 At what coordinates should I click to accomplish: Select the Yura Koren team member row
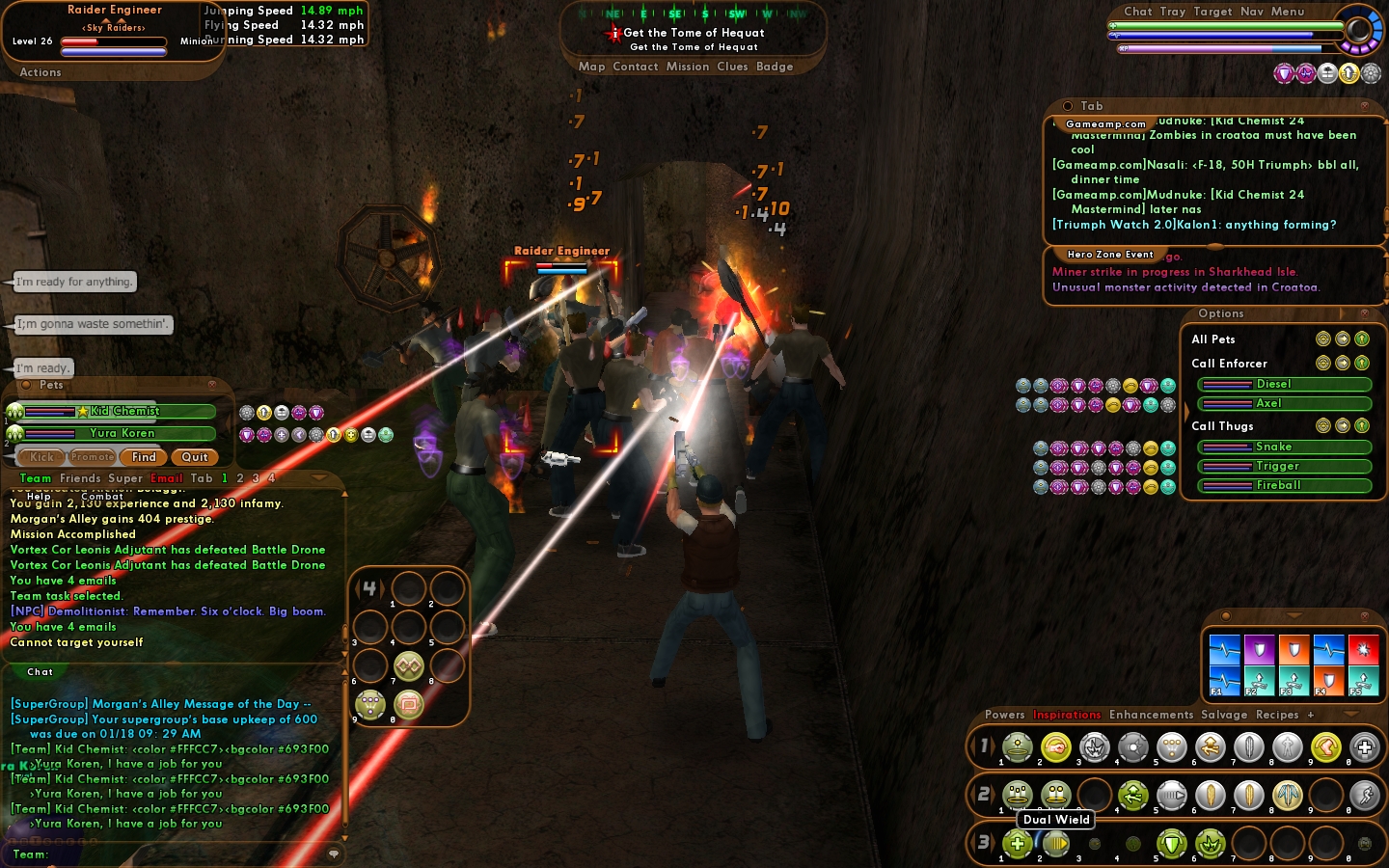coord(121,433)
